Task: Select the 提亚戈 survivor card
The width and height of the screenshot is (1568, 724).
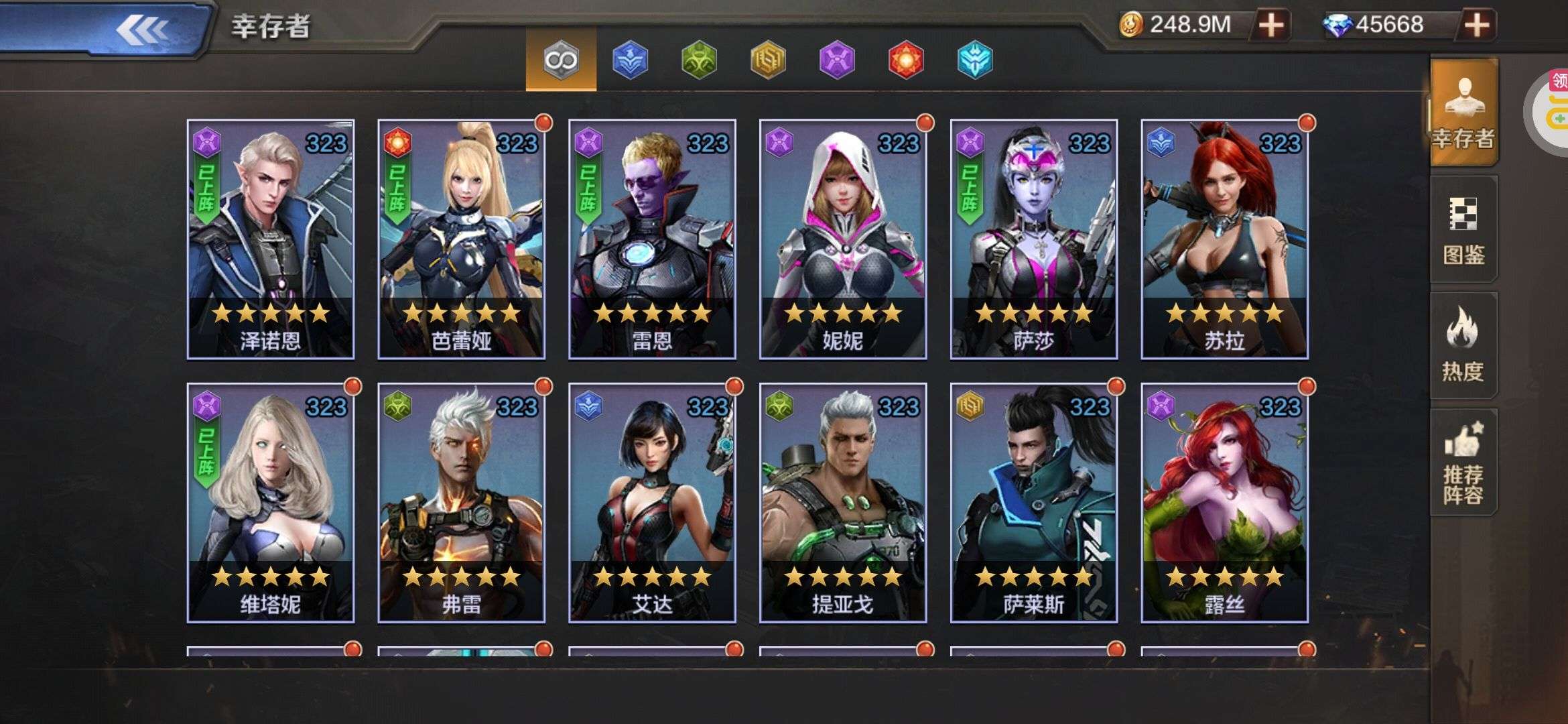Action: pos(843,503)
